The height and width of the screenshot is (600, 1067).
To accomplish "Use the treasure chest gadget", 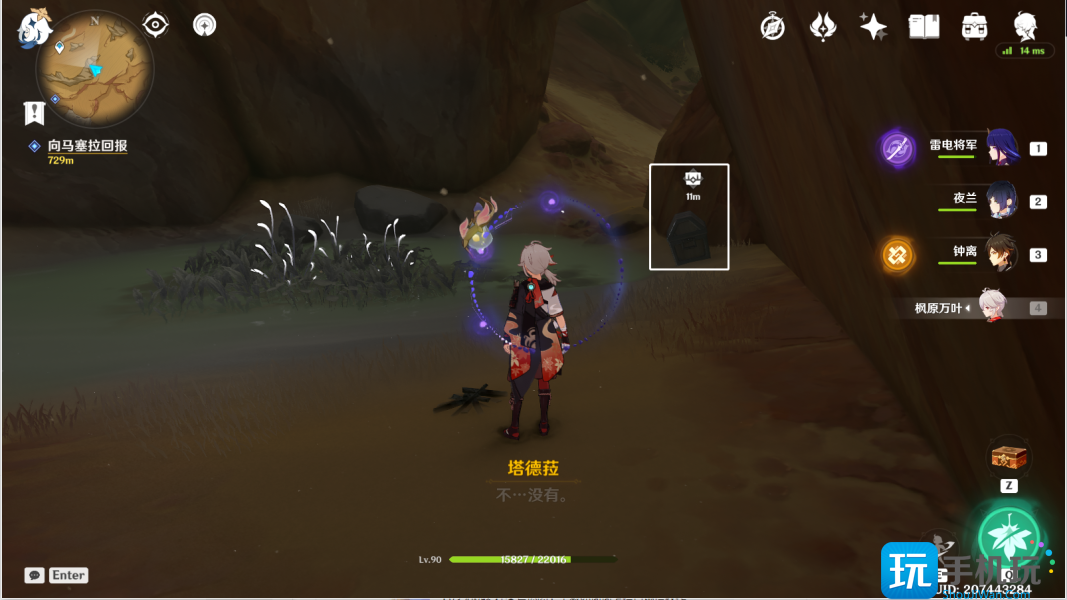I will point(1009,457).
